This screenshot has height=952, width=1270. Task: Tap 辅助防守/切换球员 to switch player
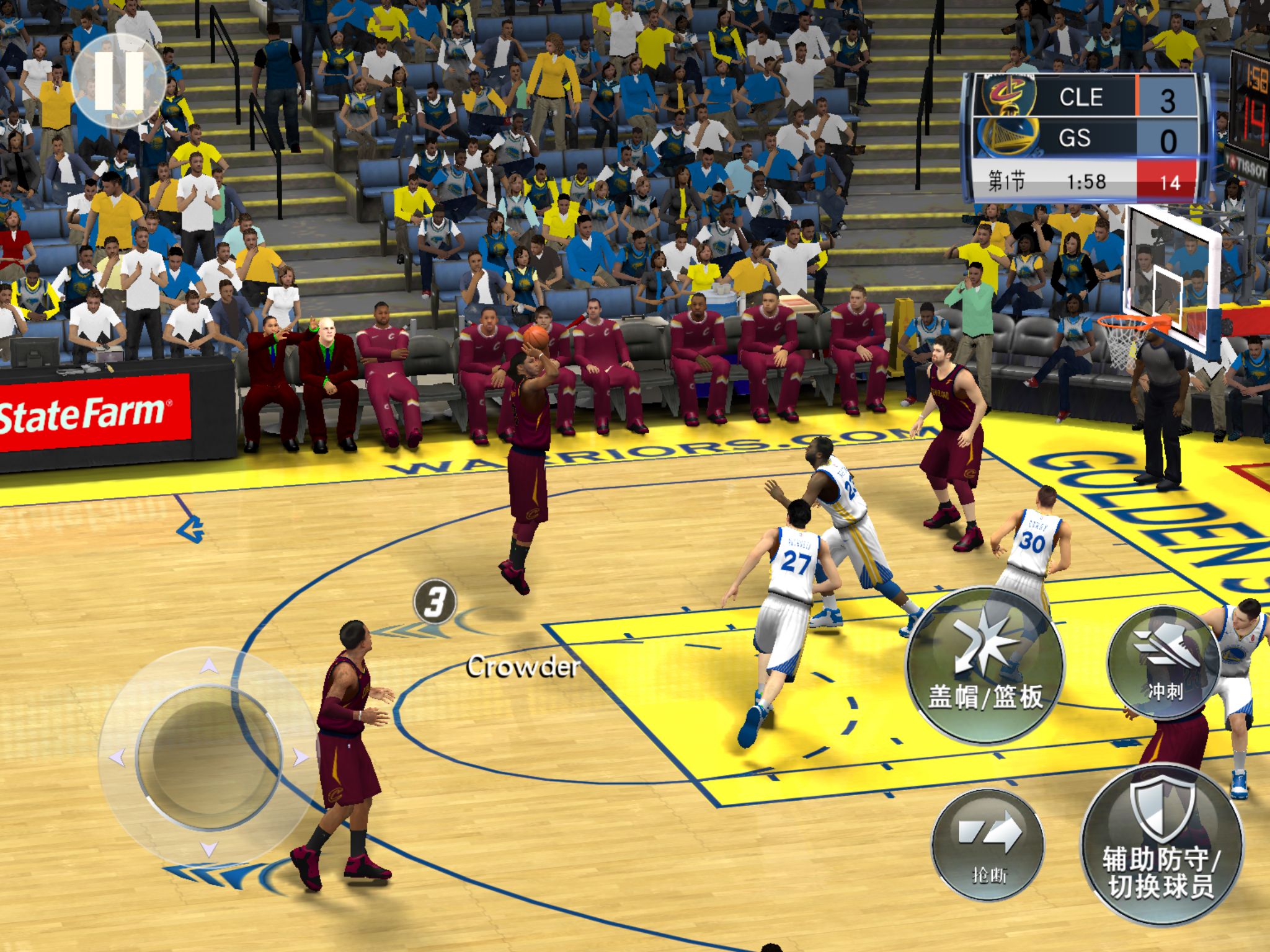[1162, 845]
